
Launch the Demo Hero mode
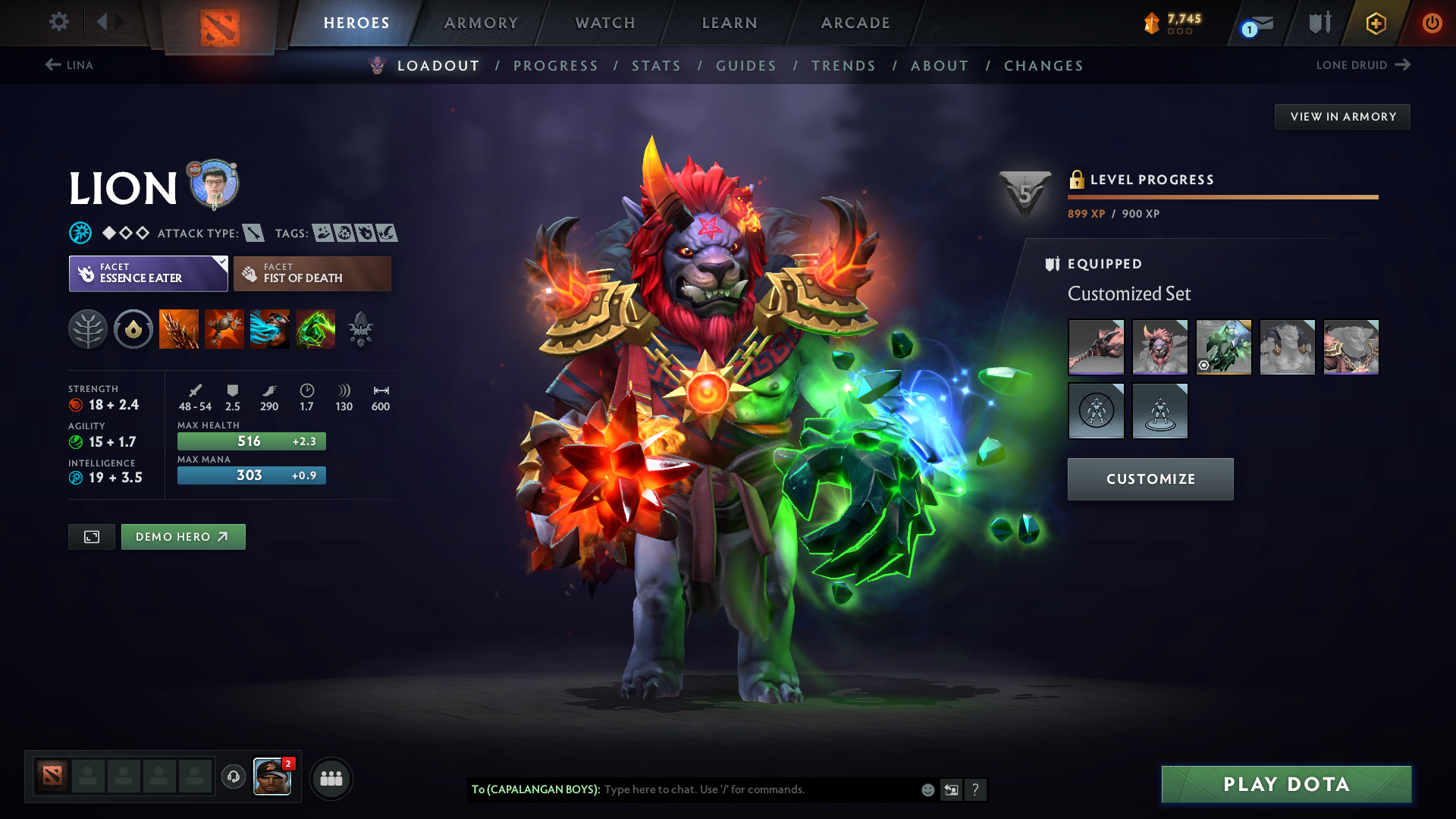183,537
